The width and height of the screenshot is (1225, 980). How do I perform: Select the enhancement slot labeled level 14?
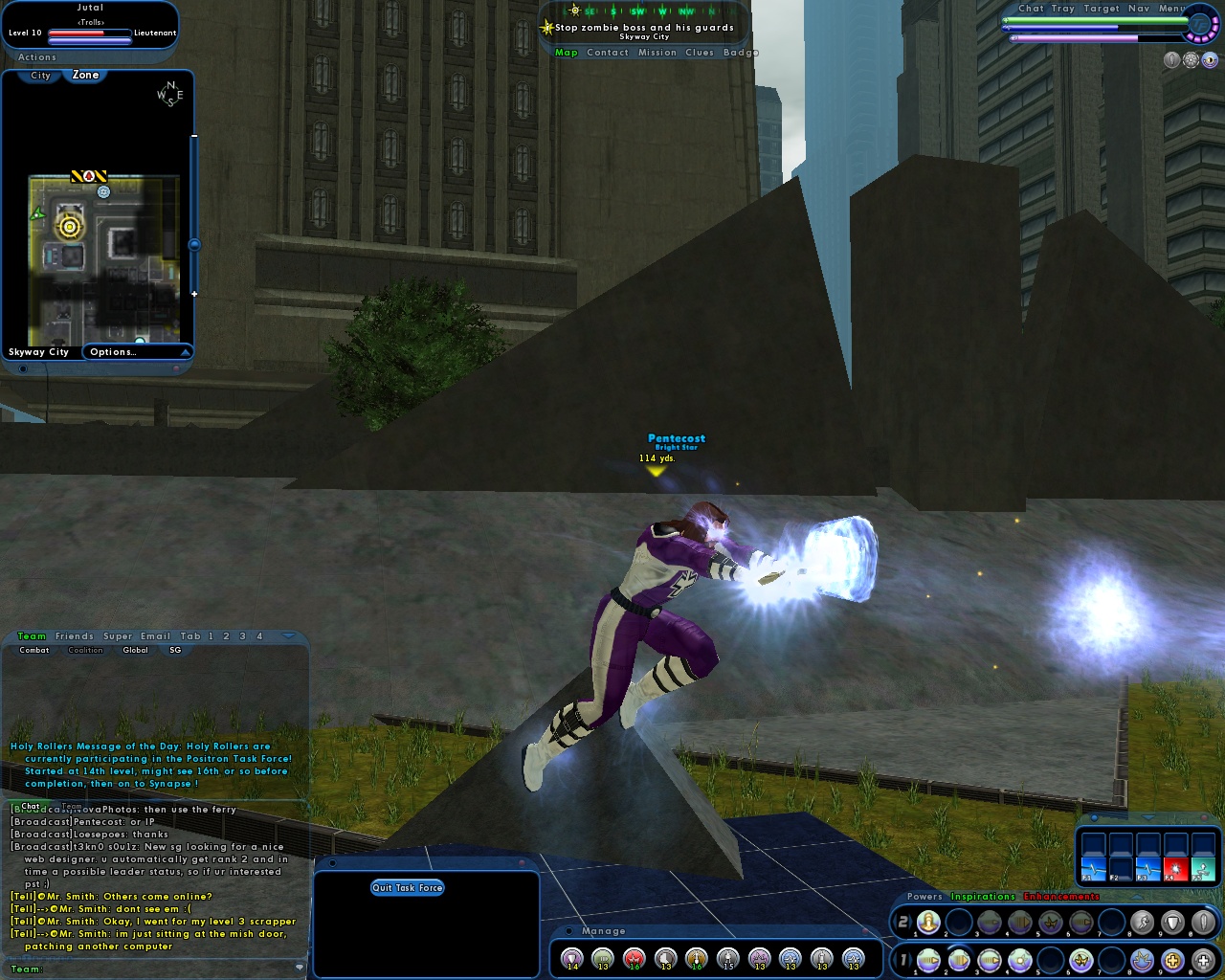tap(573, 958)
